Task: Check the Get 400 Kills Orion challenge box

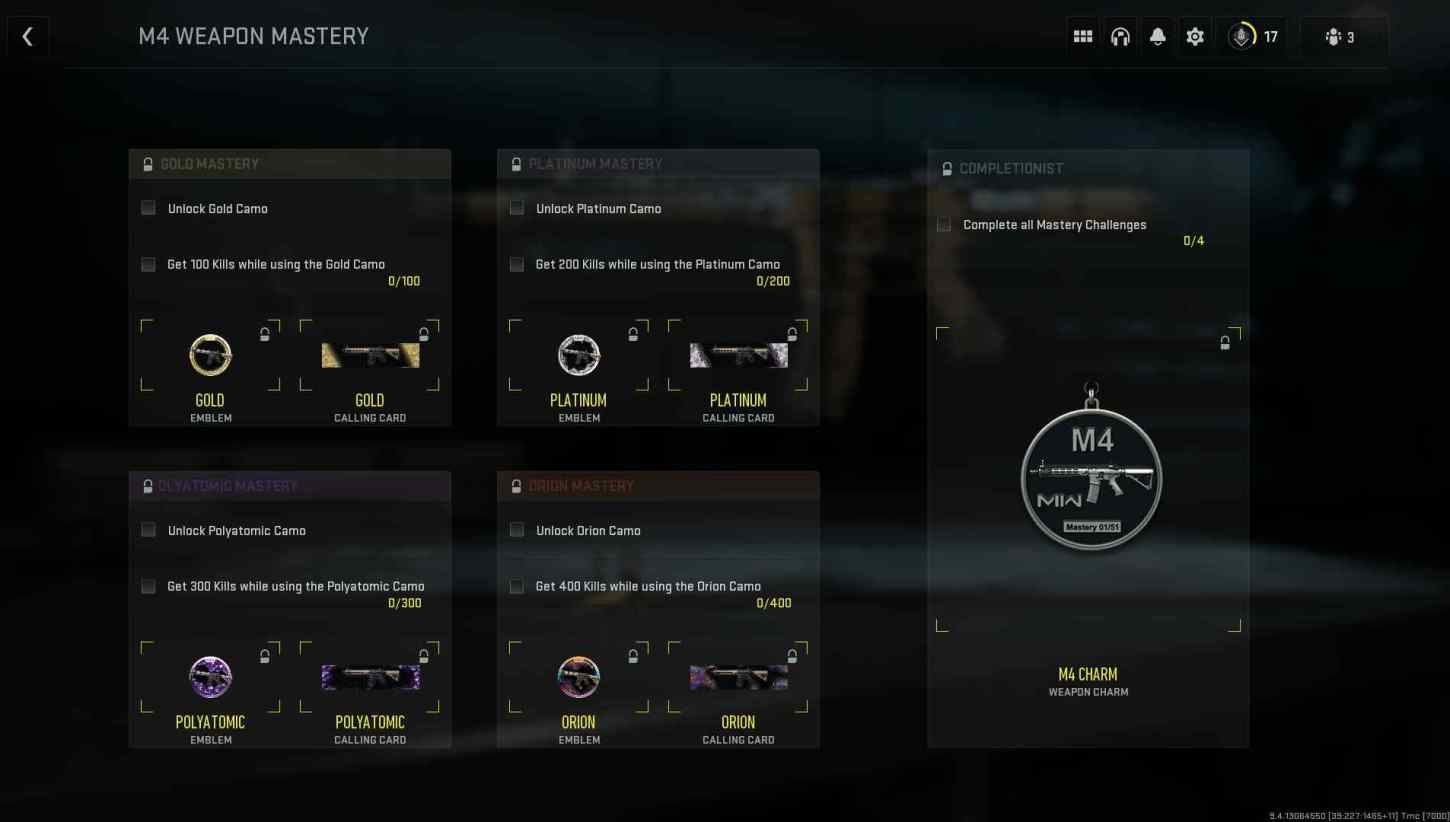Action: [516, 586]
